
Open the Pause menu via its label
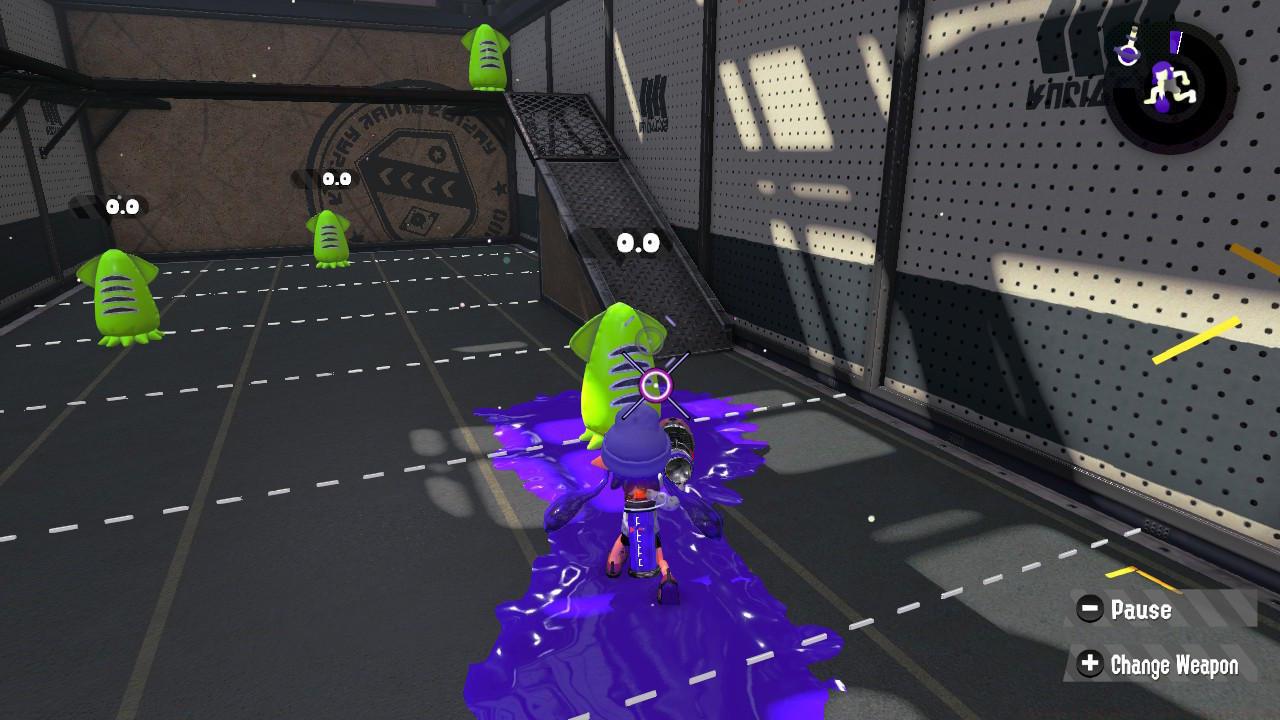click(1142, 609)
